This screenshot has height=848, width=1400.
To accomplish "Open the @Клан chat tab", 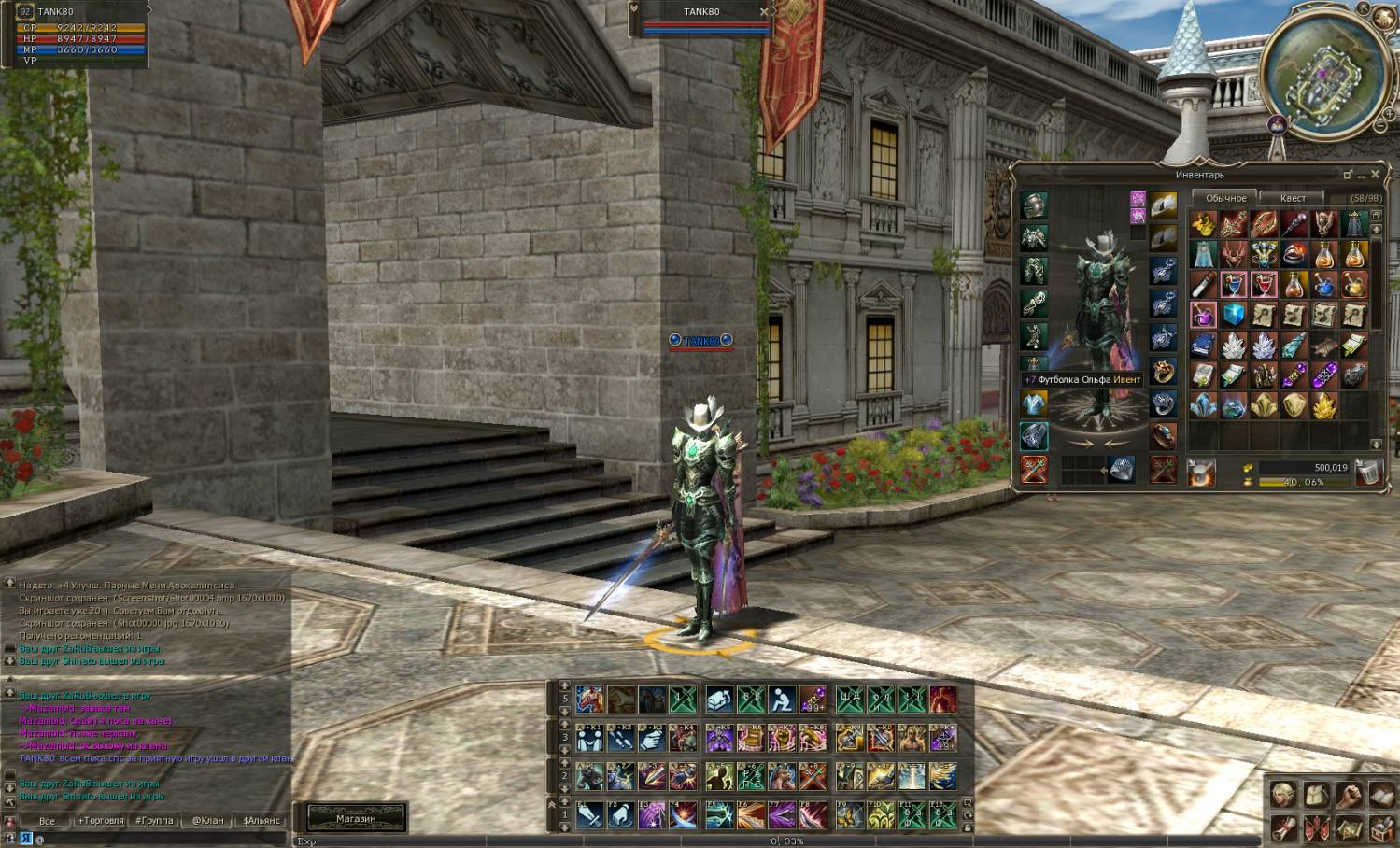I will 208,821.
